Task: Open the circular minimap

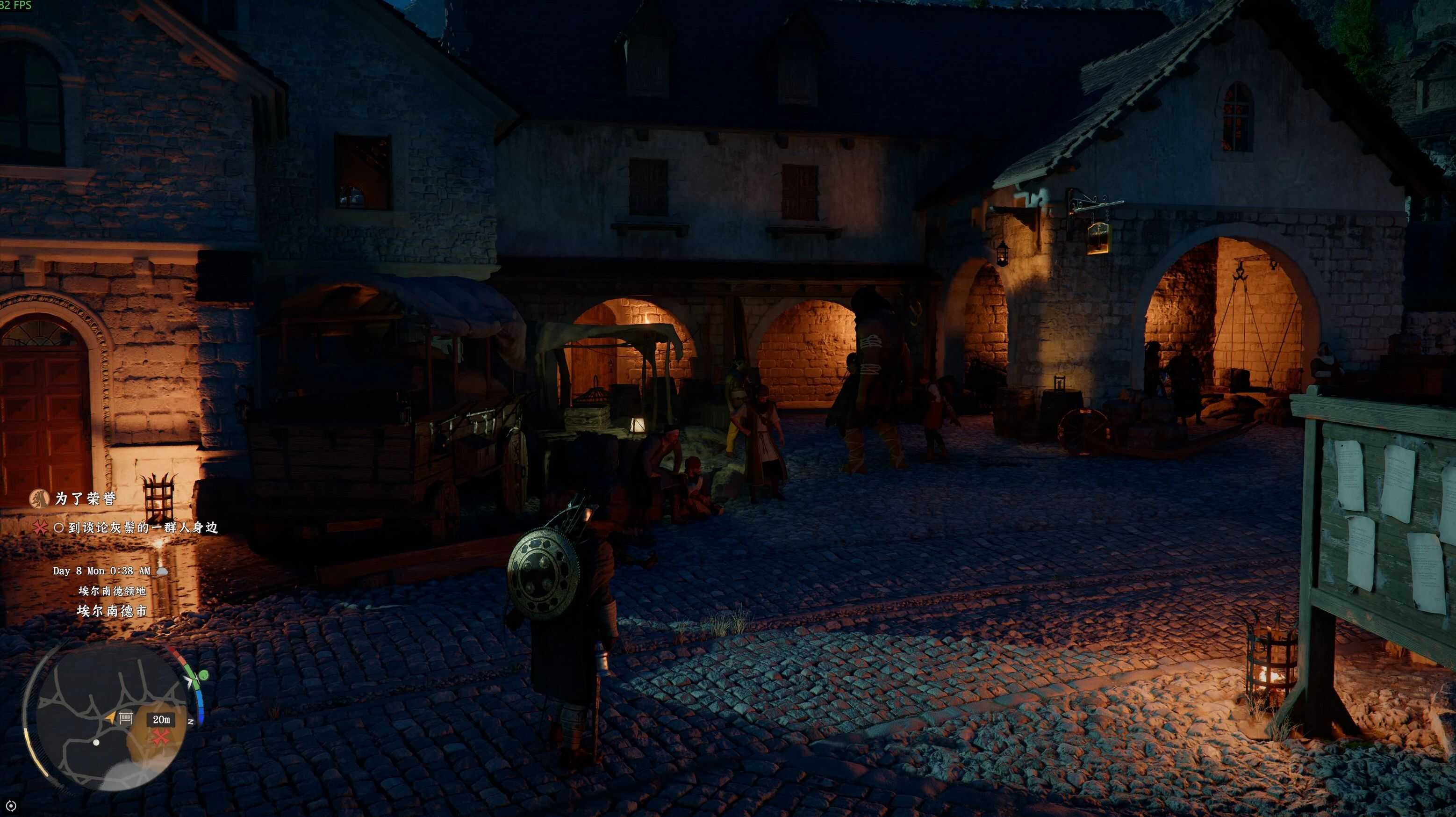Action: [x=108, y=718]
